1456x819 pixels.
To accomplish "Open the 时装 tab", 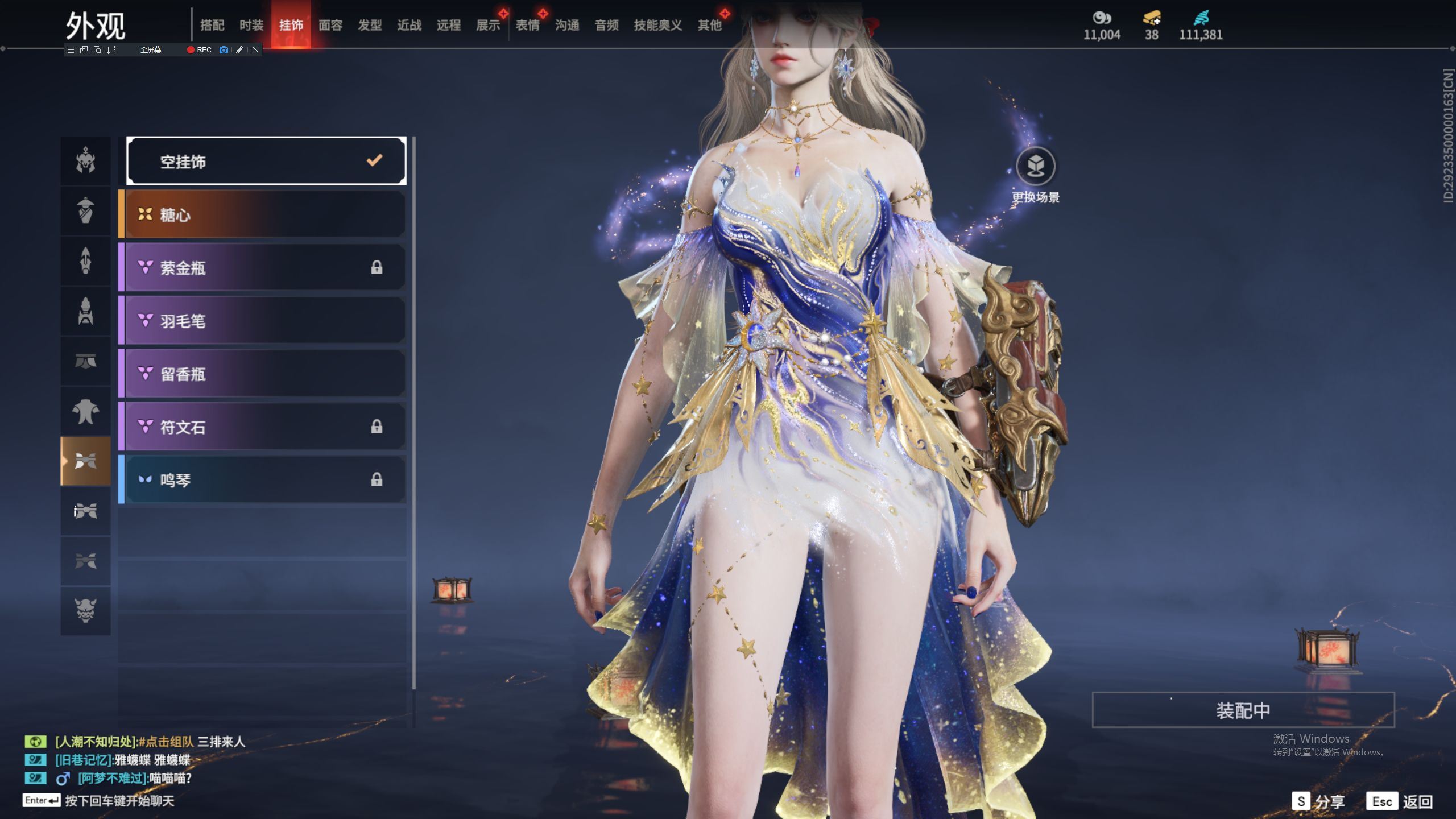I will tap(251, 25).
